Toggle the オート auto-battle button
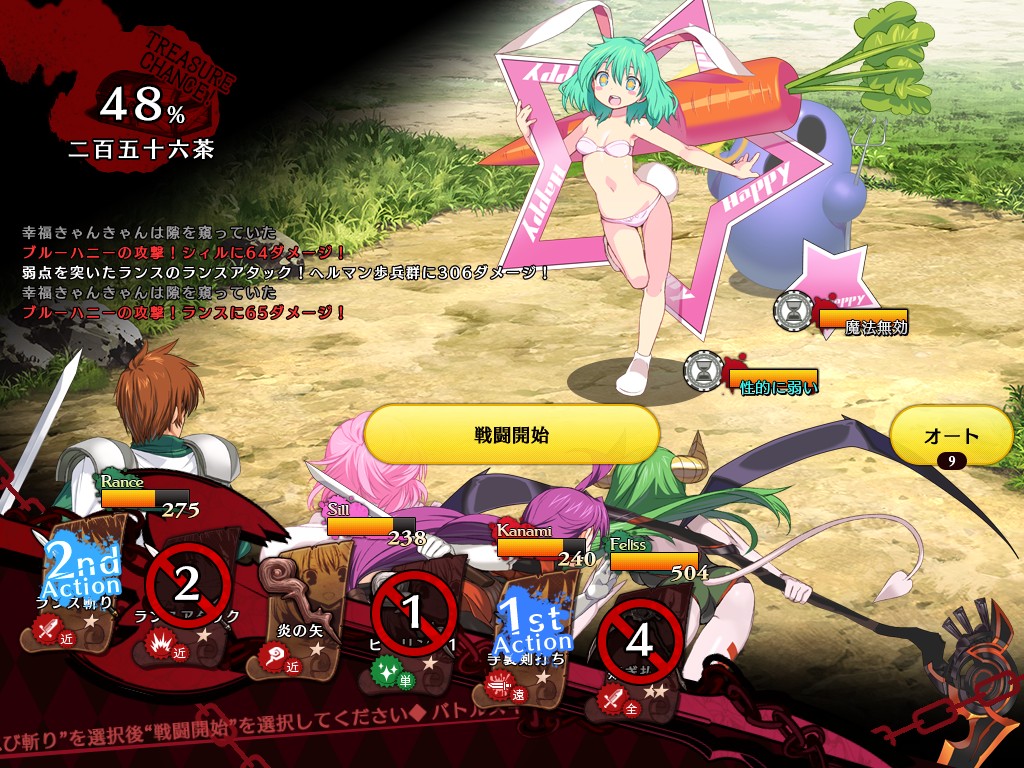1024x768 pixels. (x=951, y=436)
